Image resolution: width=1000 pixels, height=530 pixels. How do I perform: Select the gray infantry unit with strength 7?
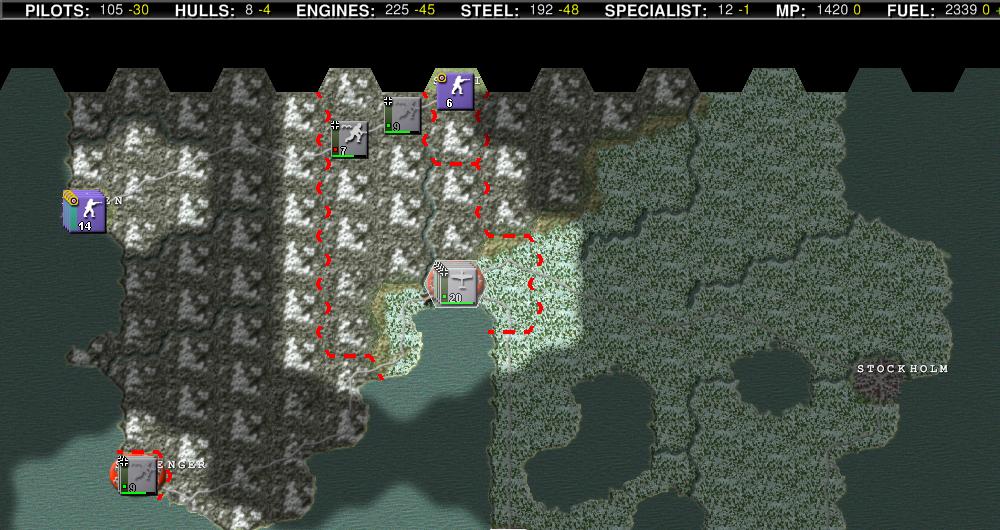[x=349, y=139]
